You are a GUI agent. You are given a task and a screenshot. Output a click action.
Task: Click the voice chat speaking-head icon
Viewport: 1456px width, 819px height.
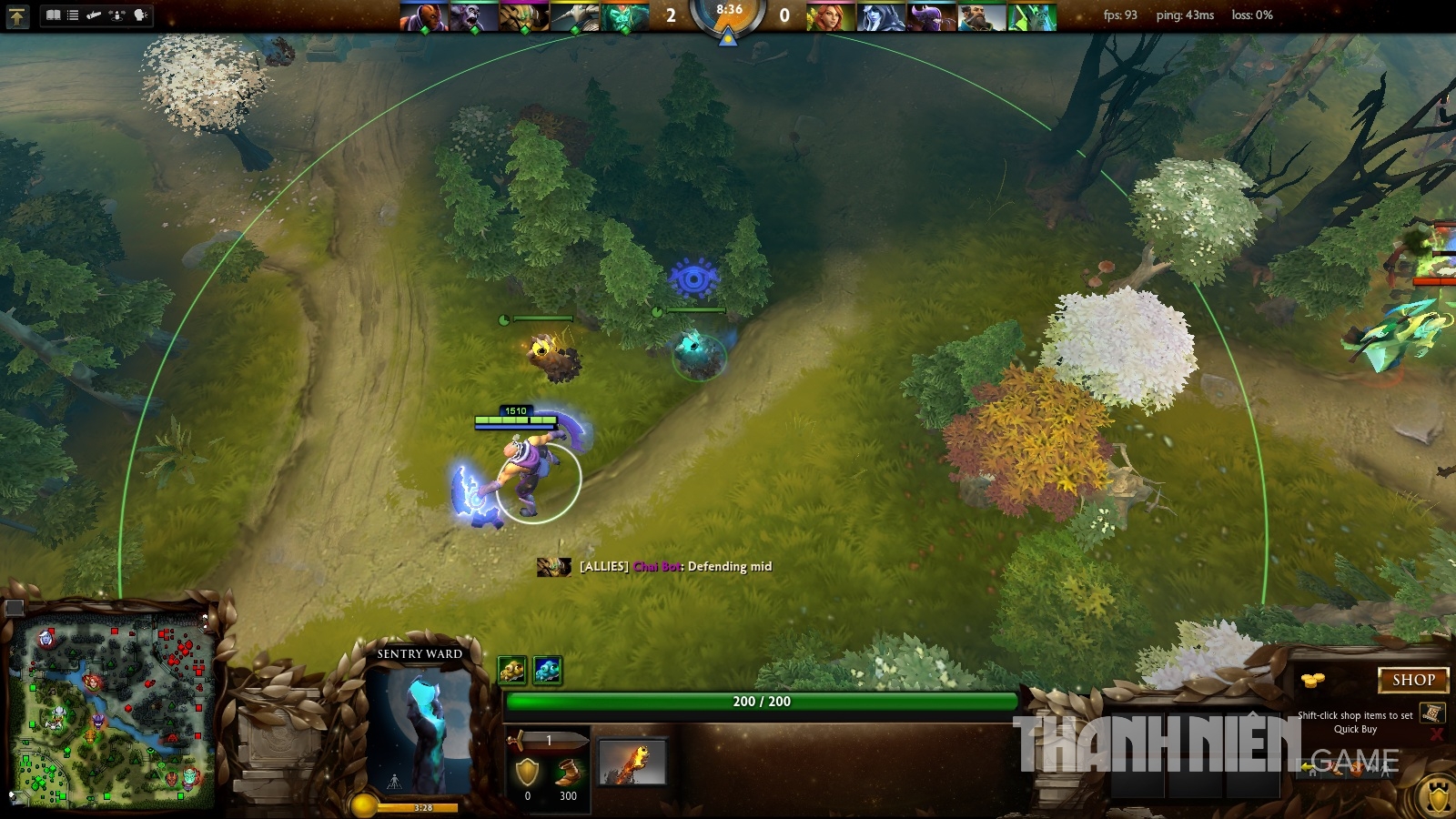140,15
